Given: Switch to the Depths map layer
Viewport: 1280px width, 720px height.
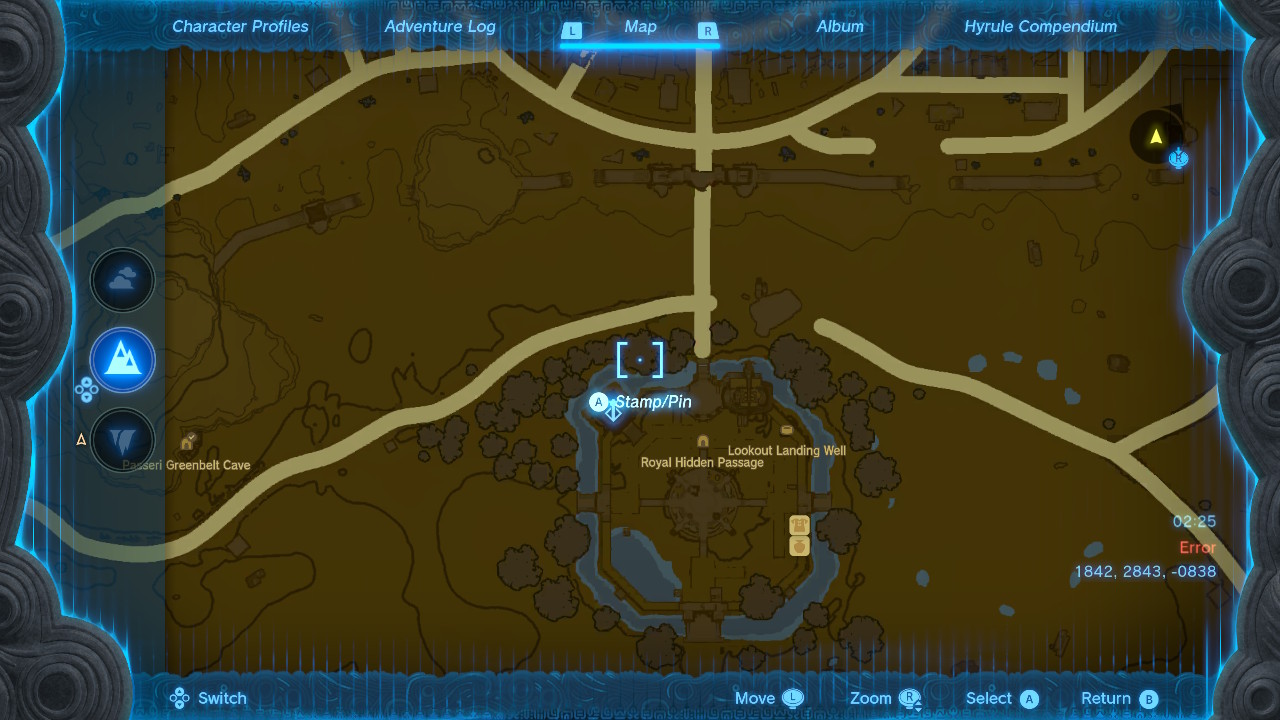Looking at the screenshot, I should click(122, 440).
